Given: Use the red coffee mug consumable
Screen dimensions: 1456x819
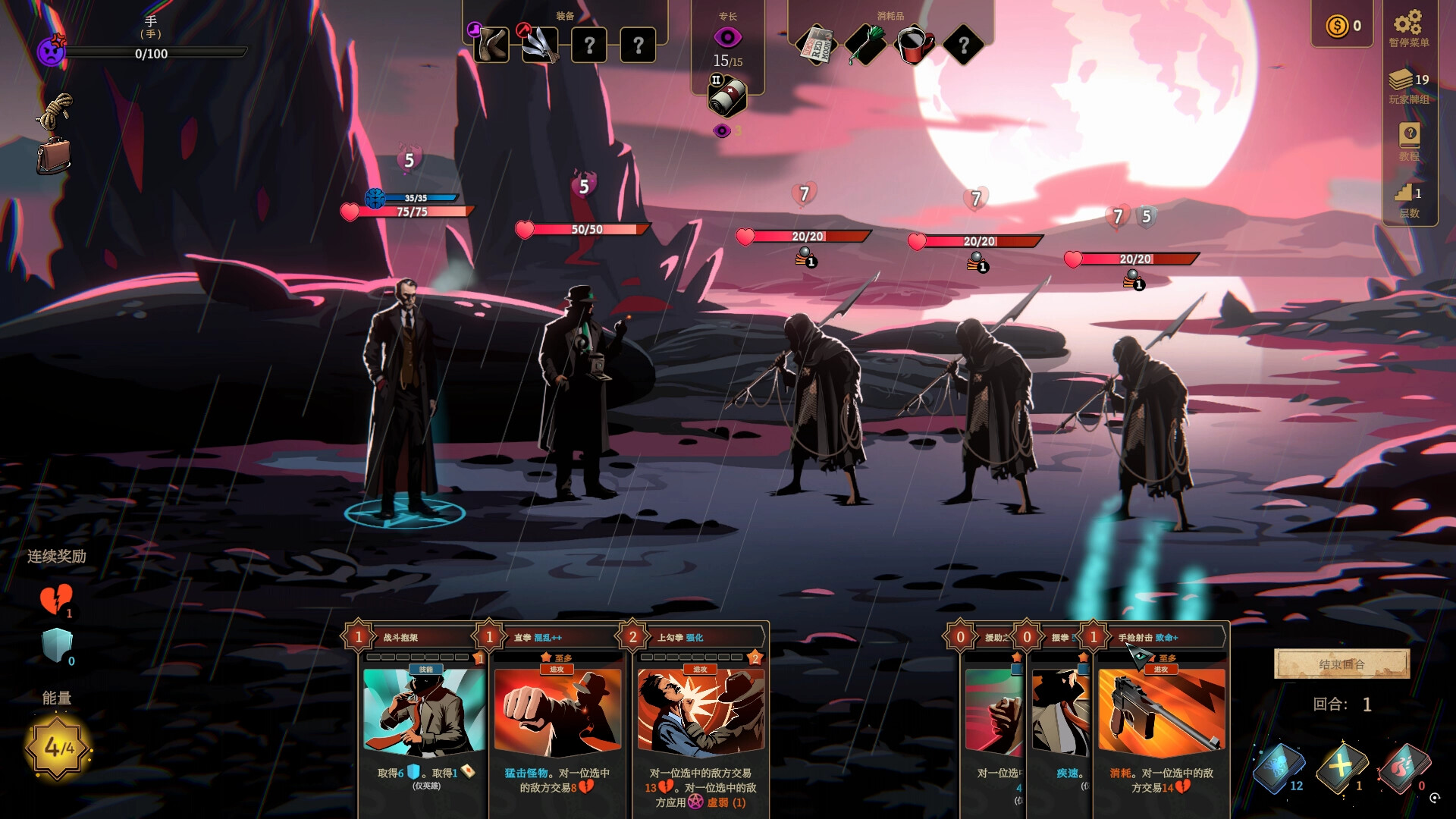Looking at the screenshot, I should [915, 45].
